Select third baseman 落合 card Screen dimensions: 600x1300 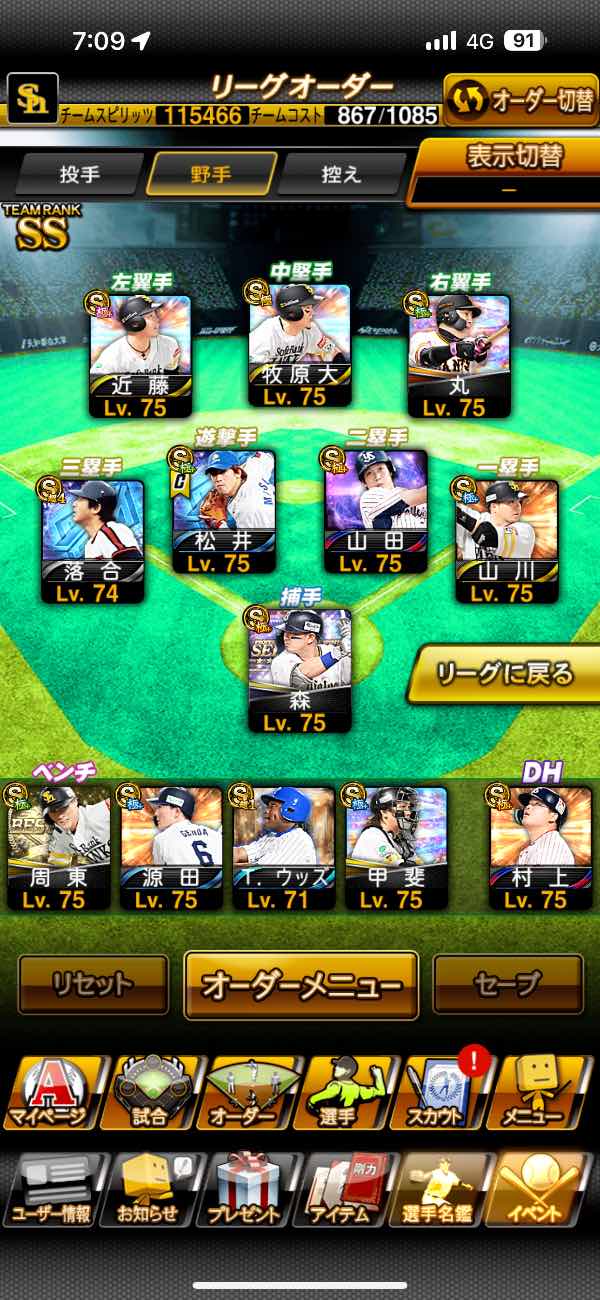tap(93, 540)
